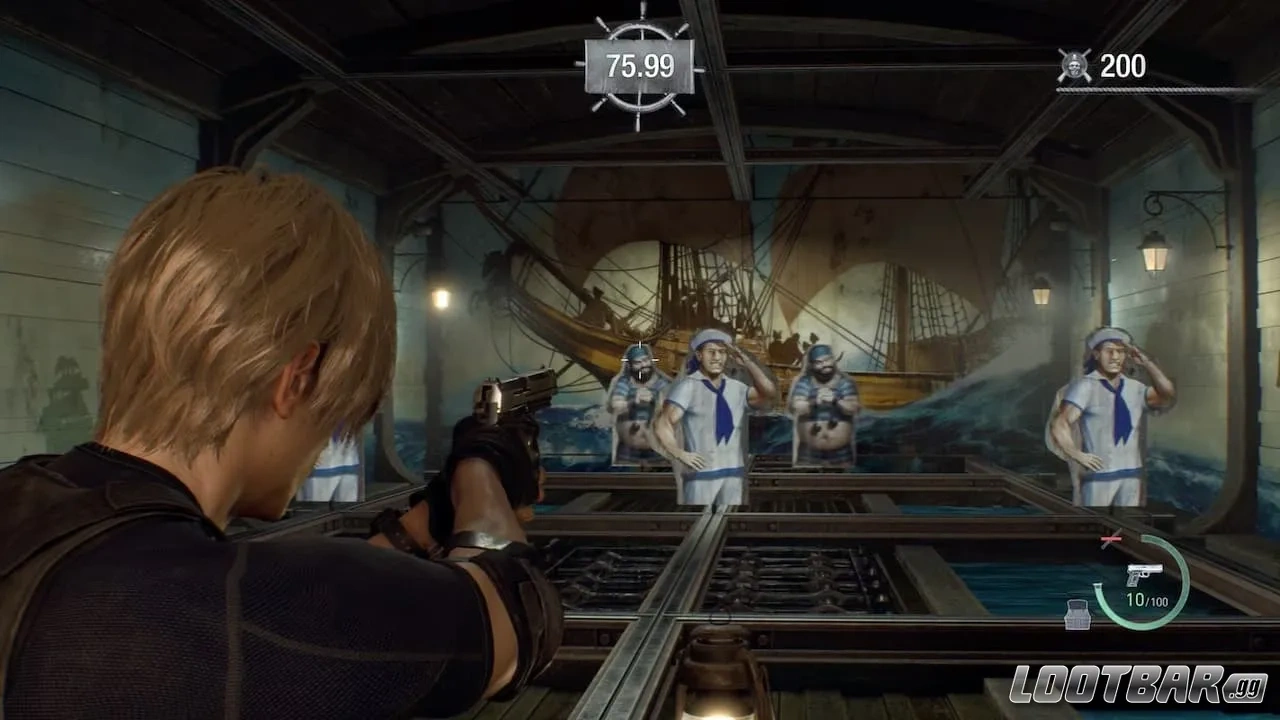Click the lantern sitting on the rail track

pyautogui.click(x=722, y=672)
